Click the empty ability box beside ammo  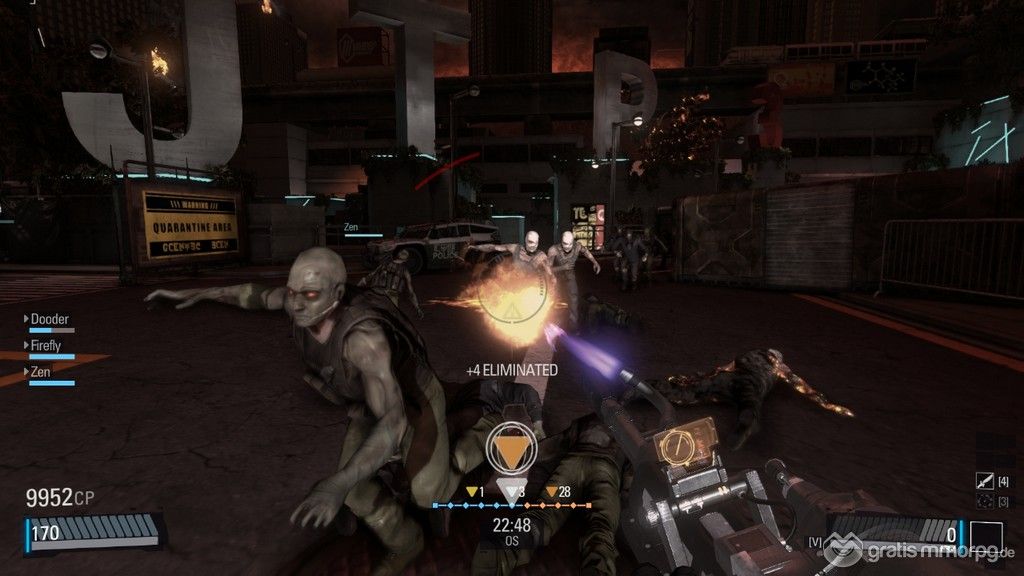click(986, 535)
